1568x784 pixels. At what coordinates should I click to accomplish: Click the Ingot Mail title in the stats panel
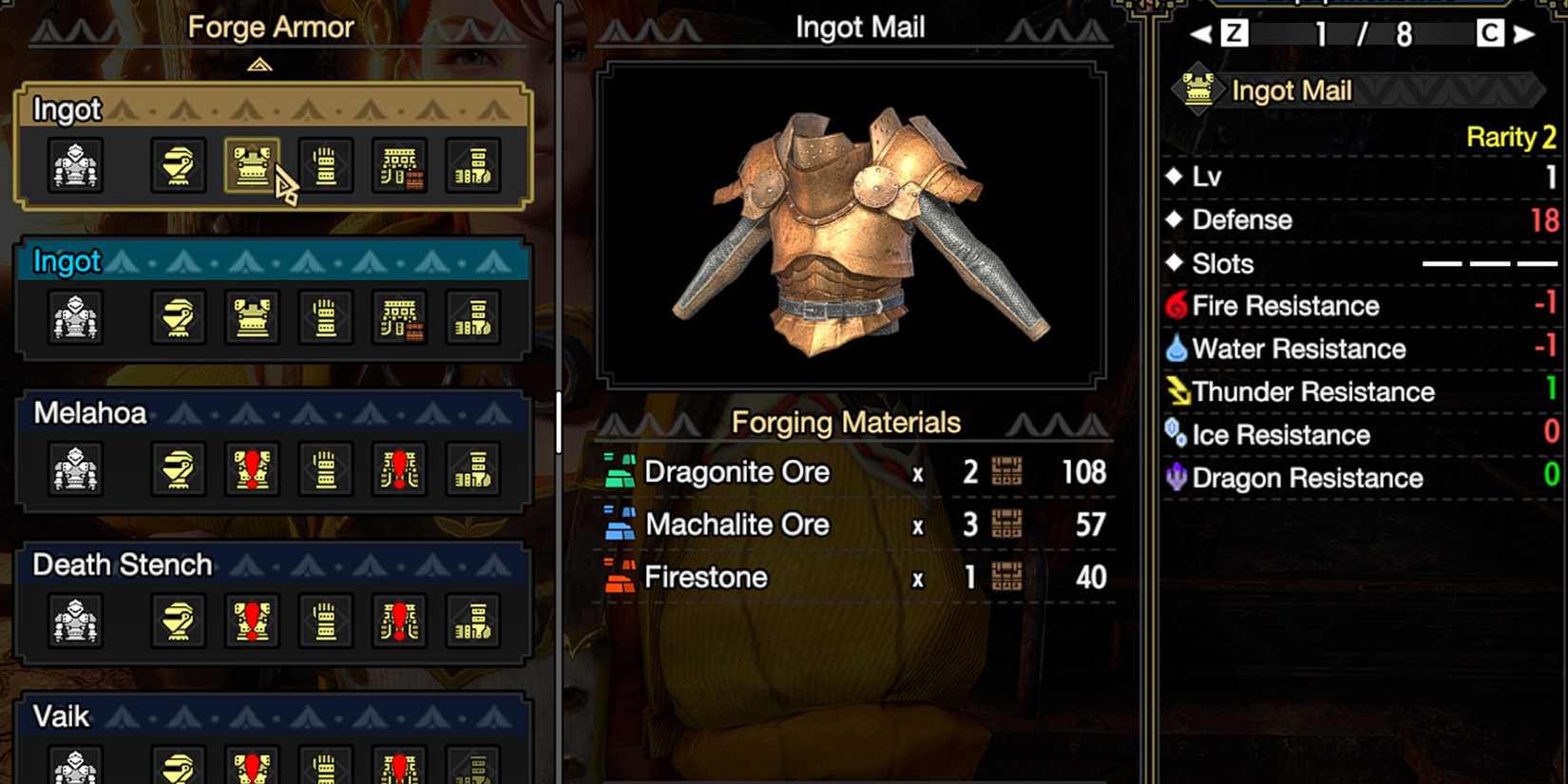[1291, 90]
